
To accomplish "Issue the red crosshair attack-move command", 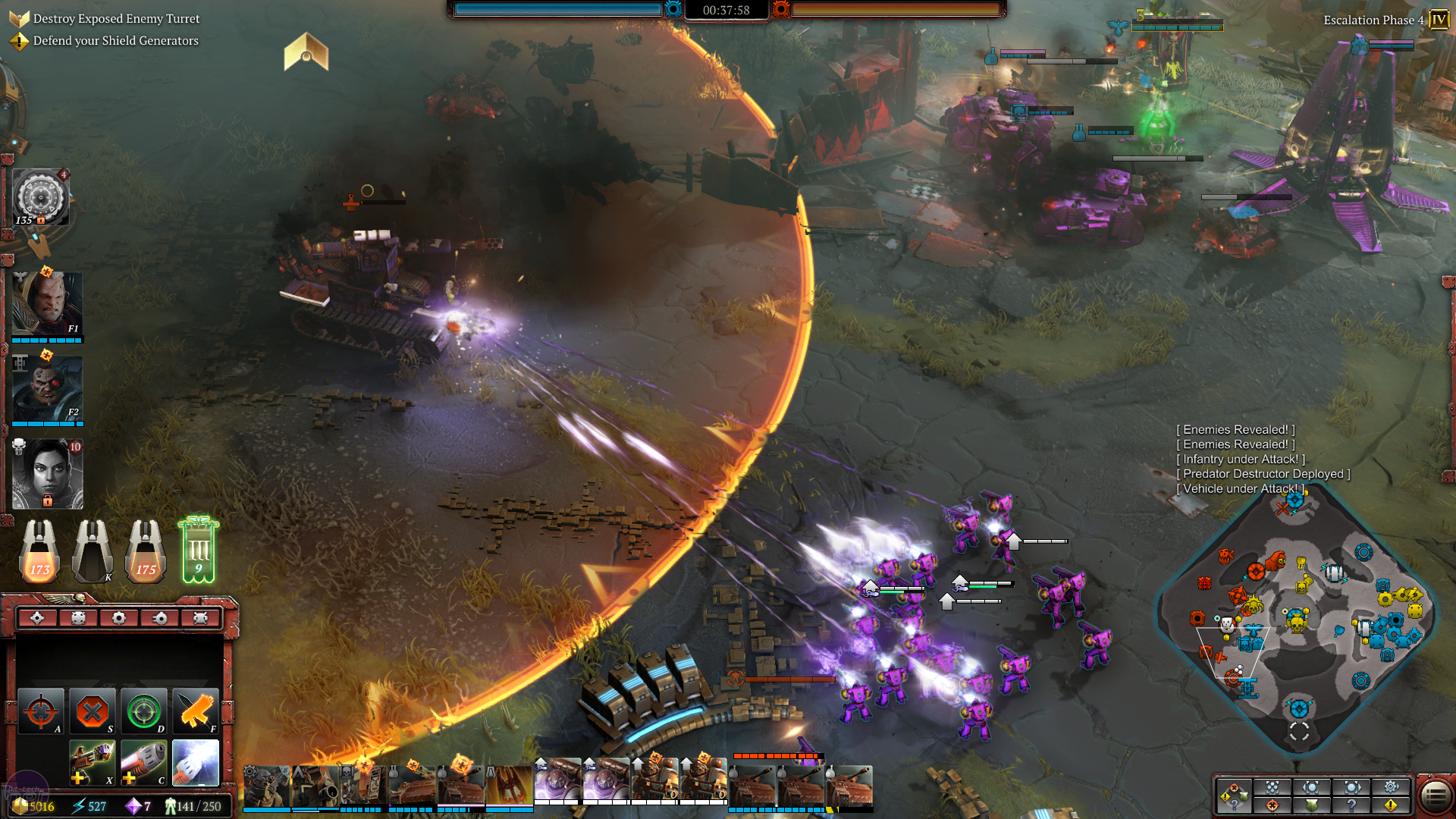I will 41,711.
